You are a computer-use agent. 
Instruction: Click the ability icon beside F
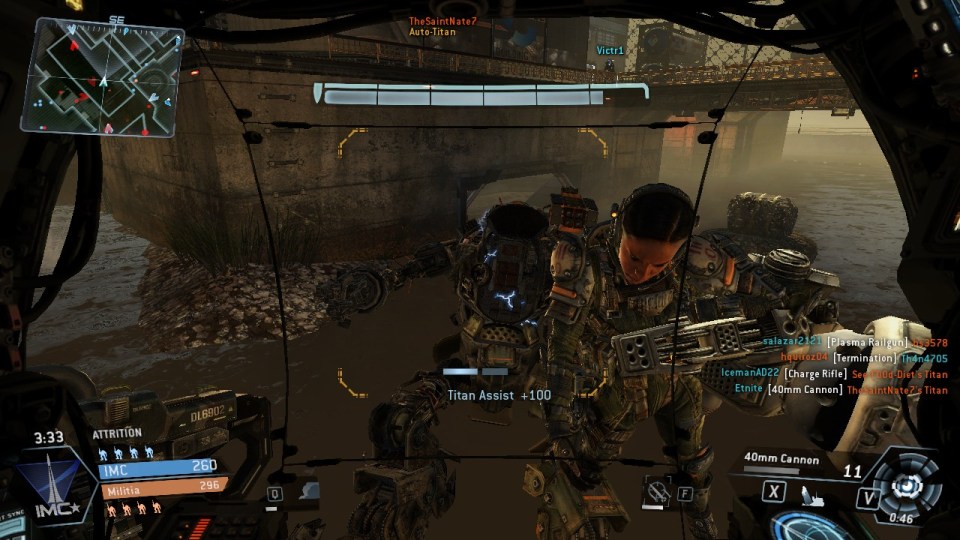(x=657, y=491)
